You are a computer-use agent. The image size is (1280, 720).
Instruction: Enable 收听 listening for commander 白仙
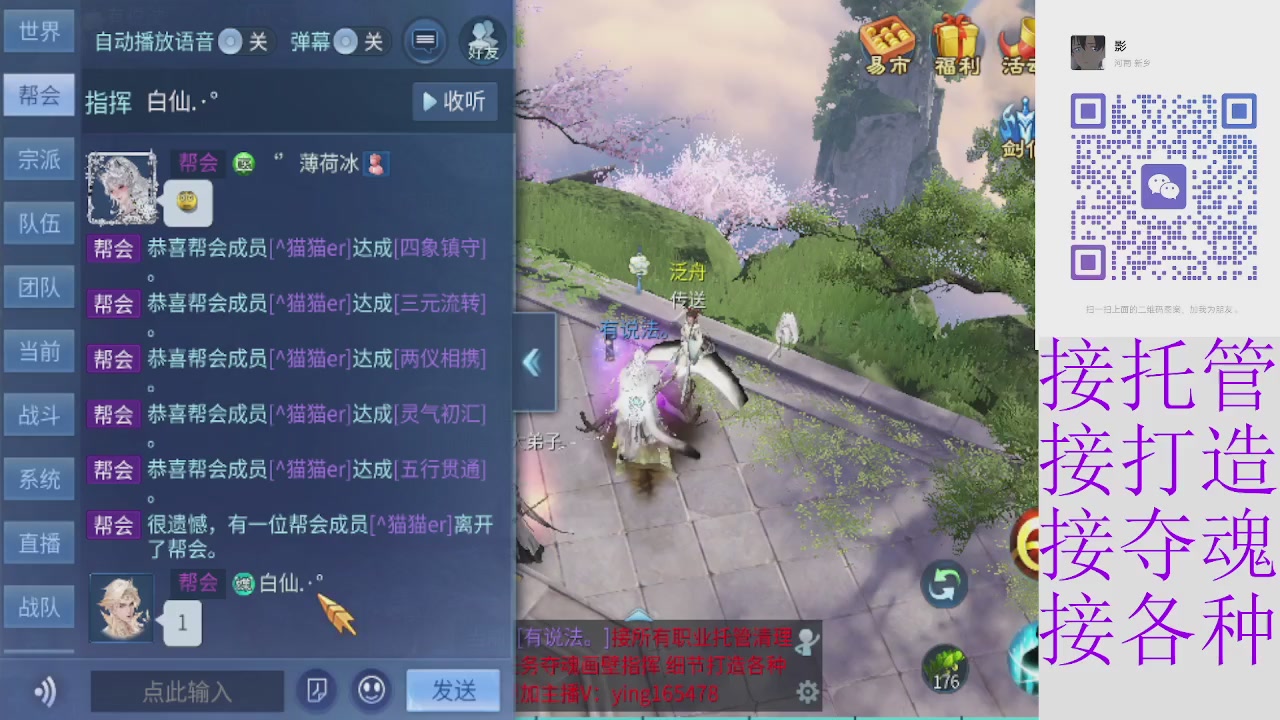pyautogui.click(x=454, y=102)
